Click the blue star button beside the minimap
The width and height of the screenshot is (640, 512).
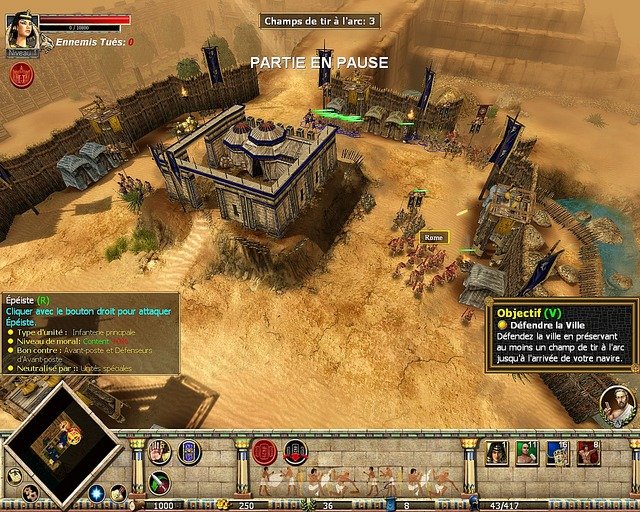tap(97, 493)
